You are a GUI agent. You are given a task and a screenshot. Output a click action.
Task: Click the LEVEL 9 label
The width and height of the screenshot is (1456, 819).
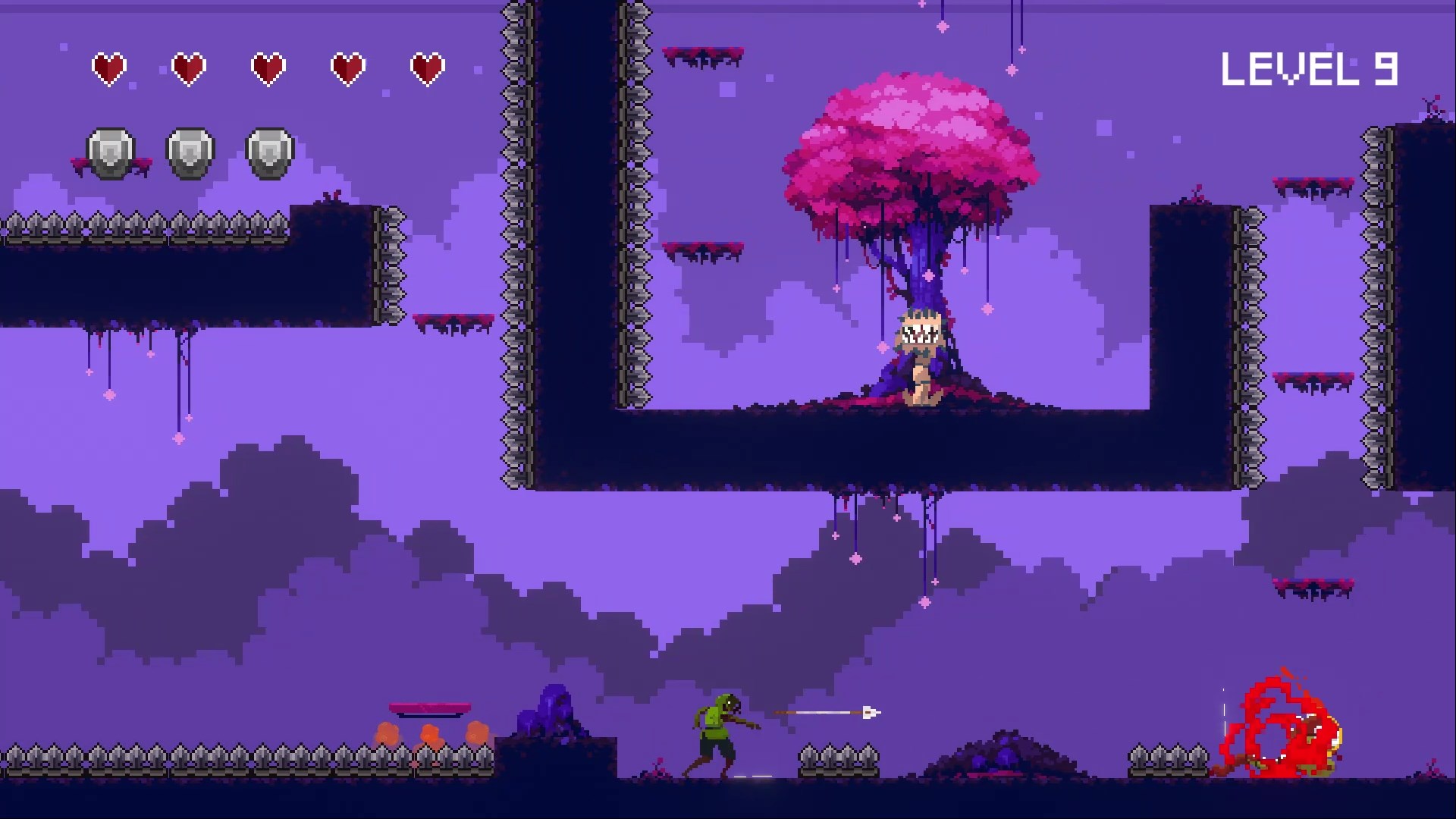coord(1310,67)
